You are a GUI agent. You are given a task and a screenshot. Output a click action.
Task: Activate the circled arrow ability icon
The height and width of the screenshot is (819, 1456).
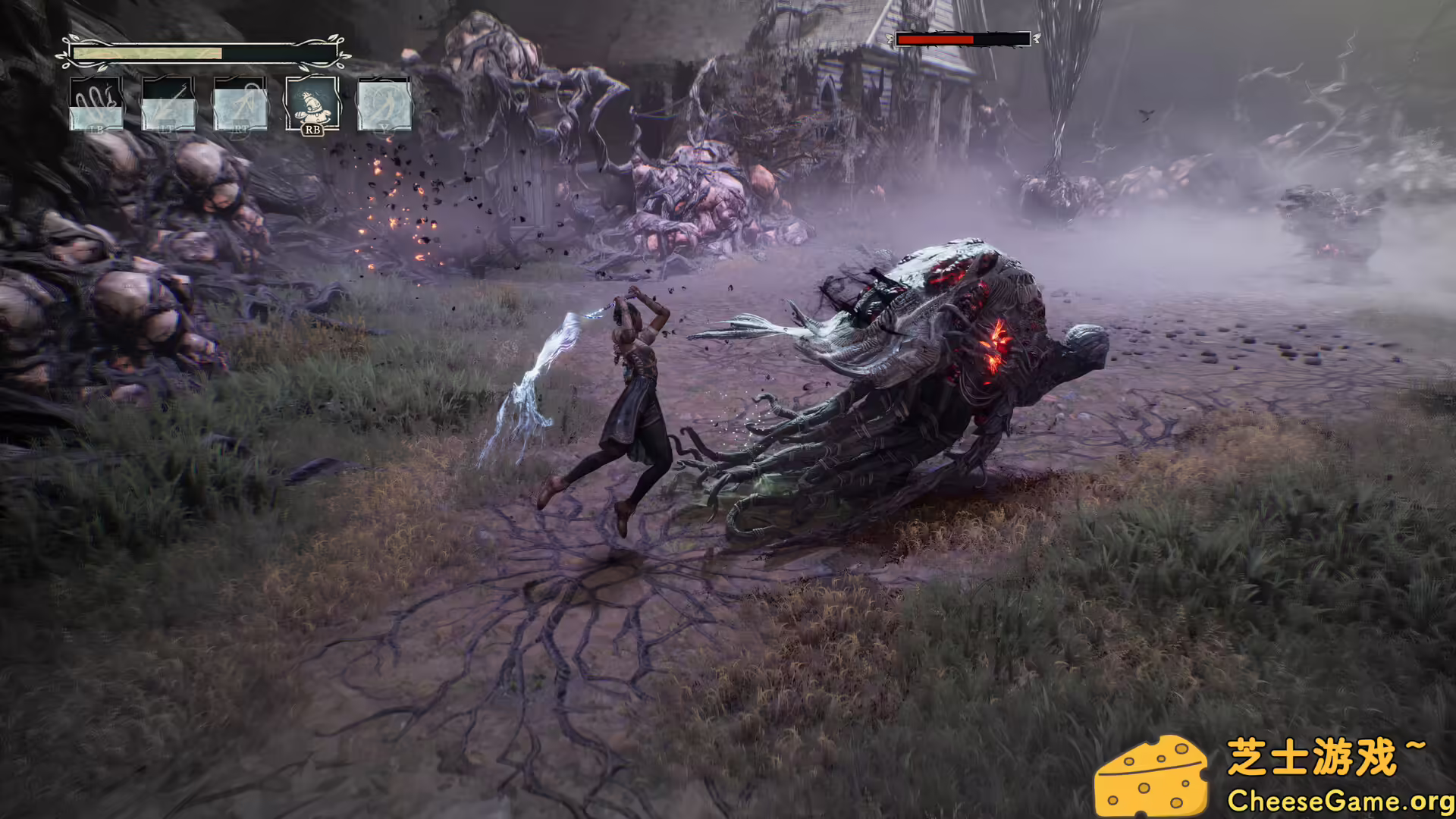tap(384, 104)
